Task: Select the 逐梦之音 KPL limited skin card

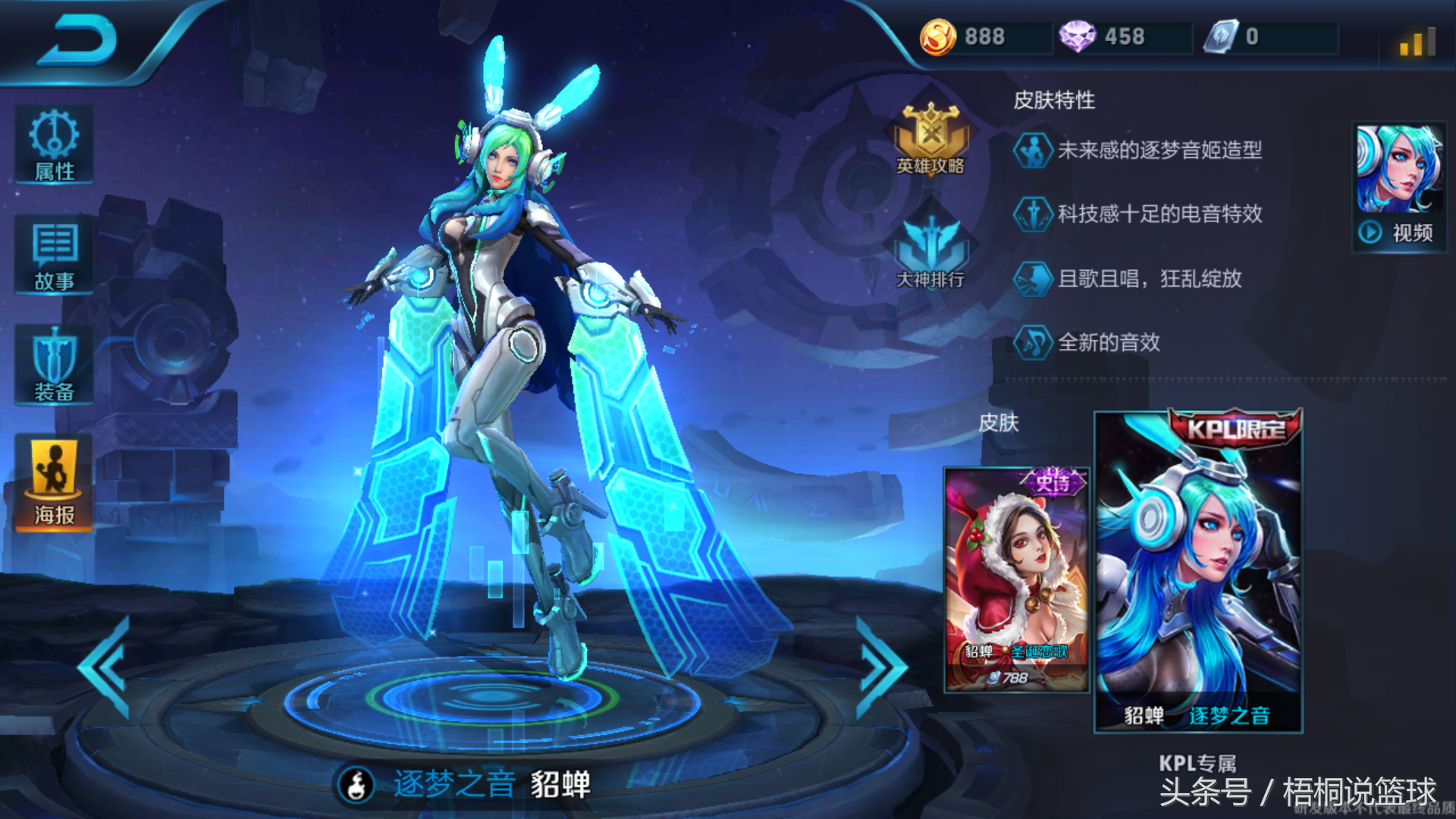Action: [x=1198, y=573]
